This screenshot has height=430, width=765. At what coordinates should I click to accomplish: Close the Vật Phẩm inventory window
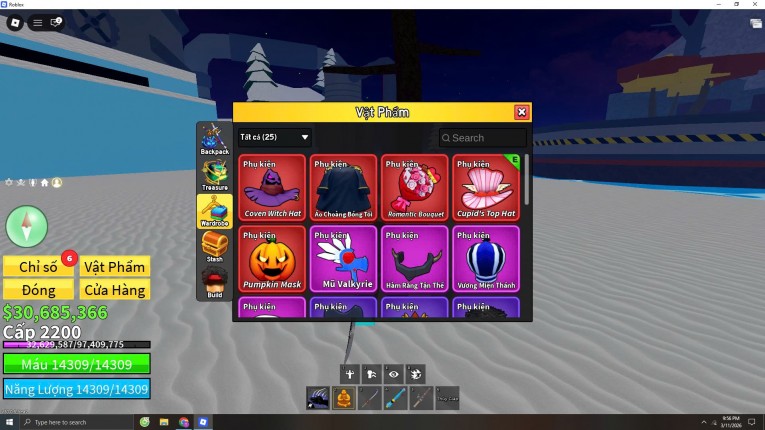(521, 113)
